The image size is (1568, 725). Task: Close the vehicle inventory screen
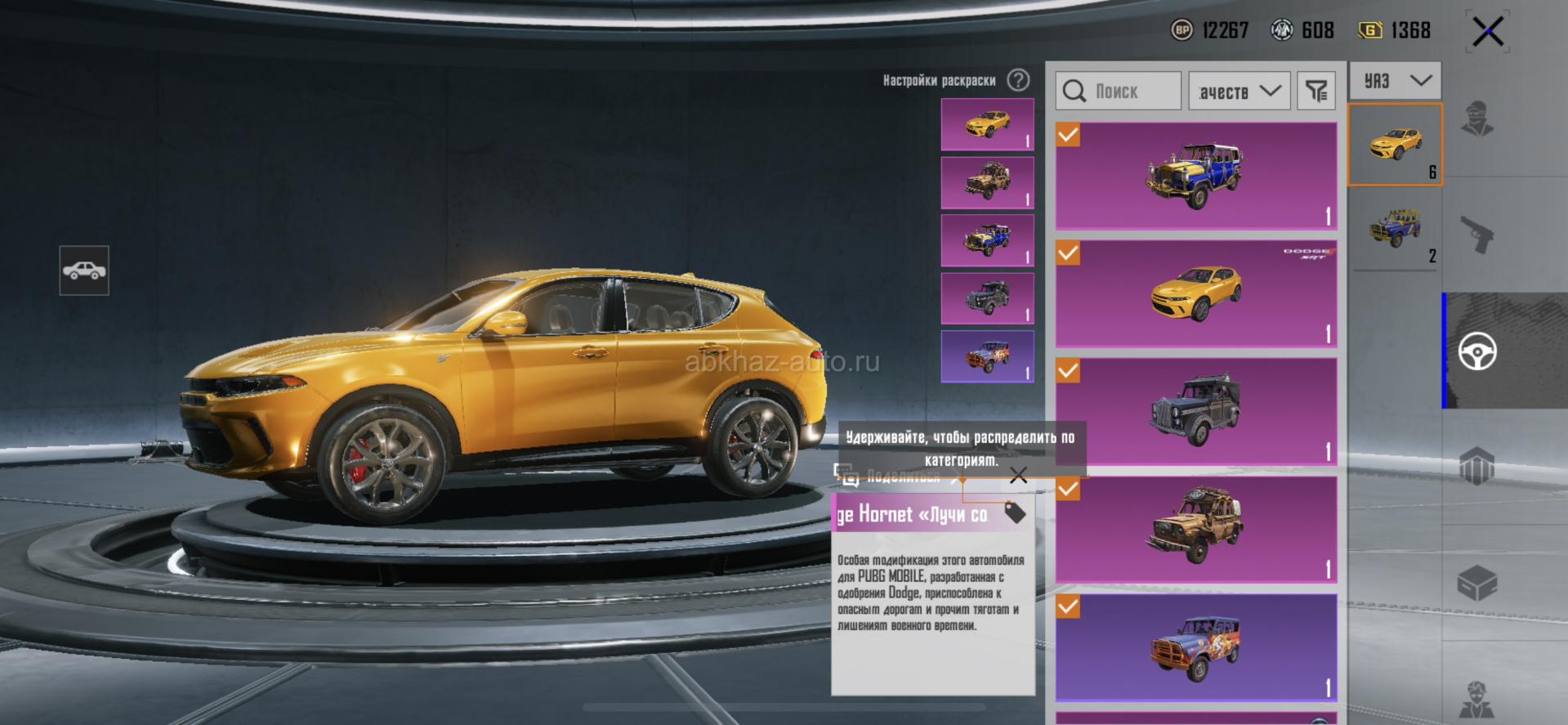pyautogui.click(x=1487, y=33)
